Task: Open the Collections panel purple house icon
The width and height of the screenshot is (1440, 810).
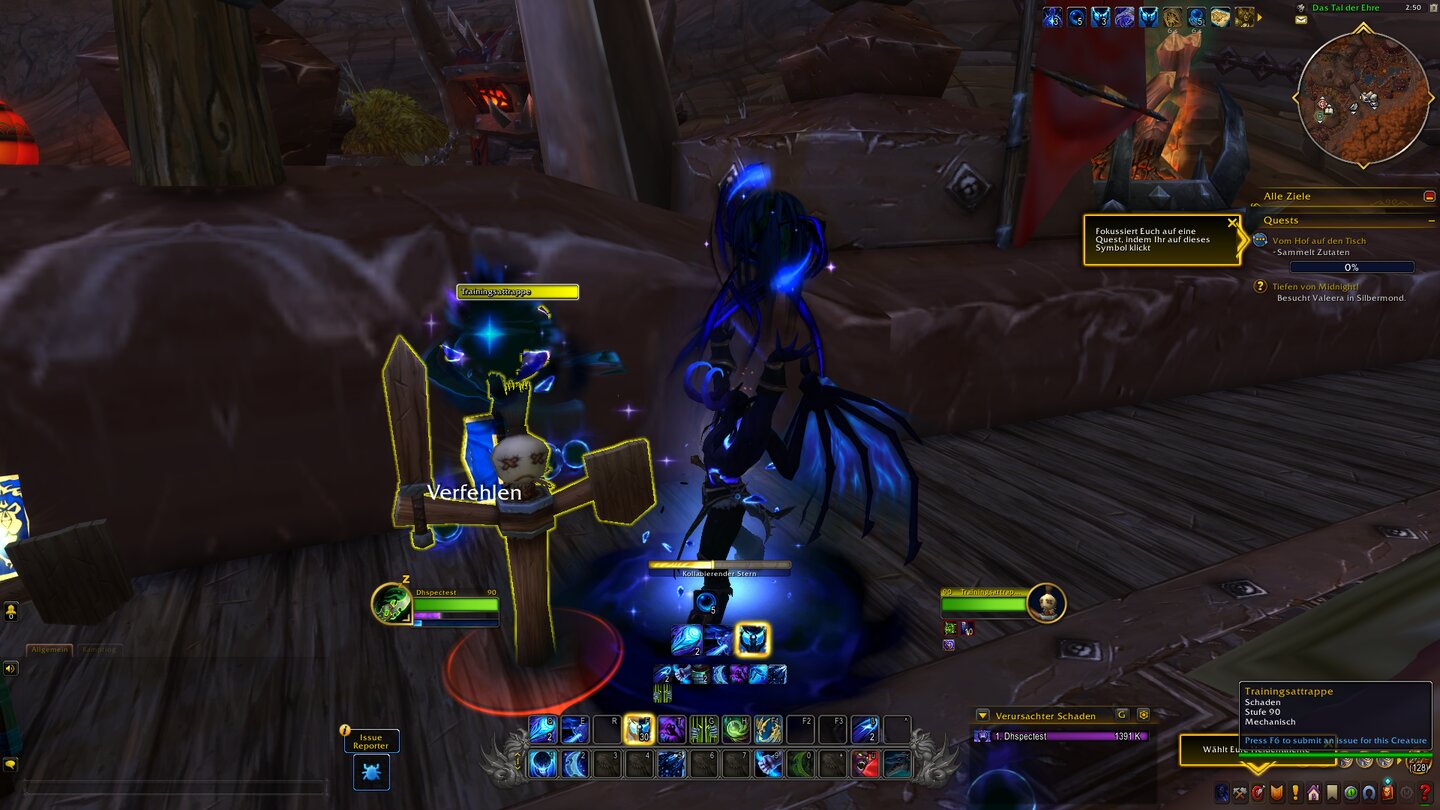Action: click(1312, 792)
